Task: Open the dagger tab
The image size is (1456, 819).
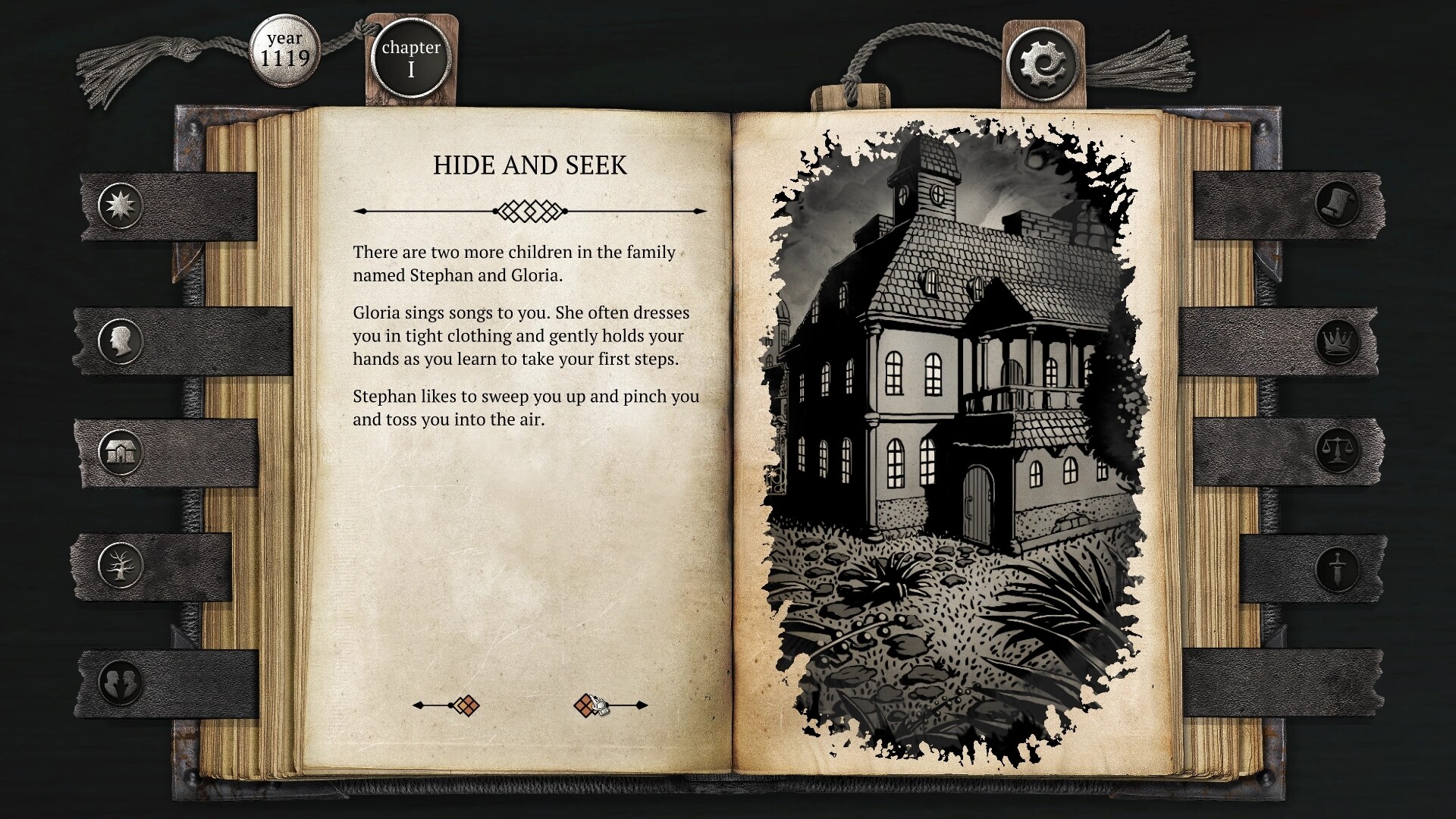Action: [1337, 568]
